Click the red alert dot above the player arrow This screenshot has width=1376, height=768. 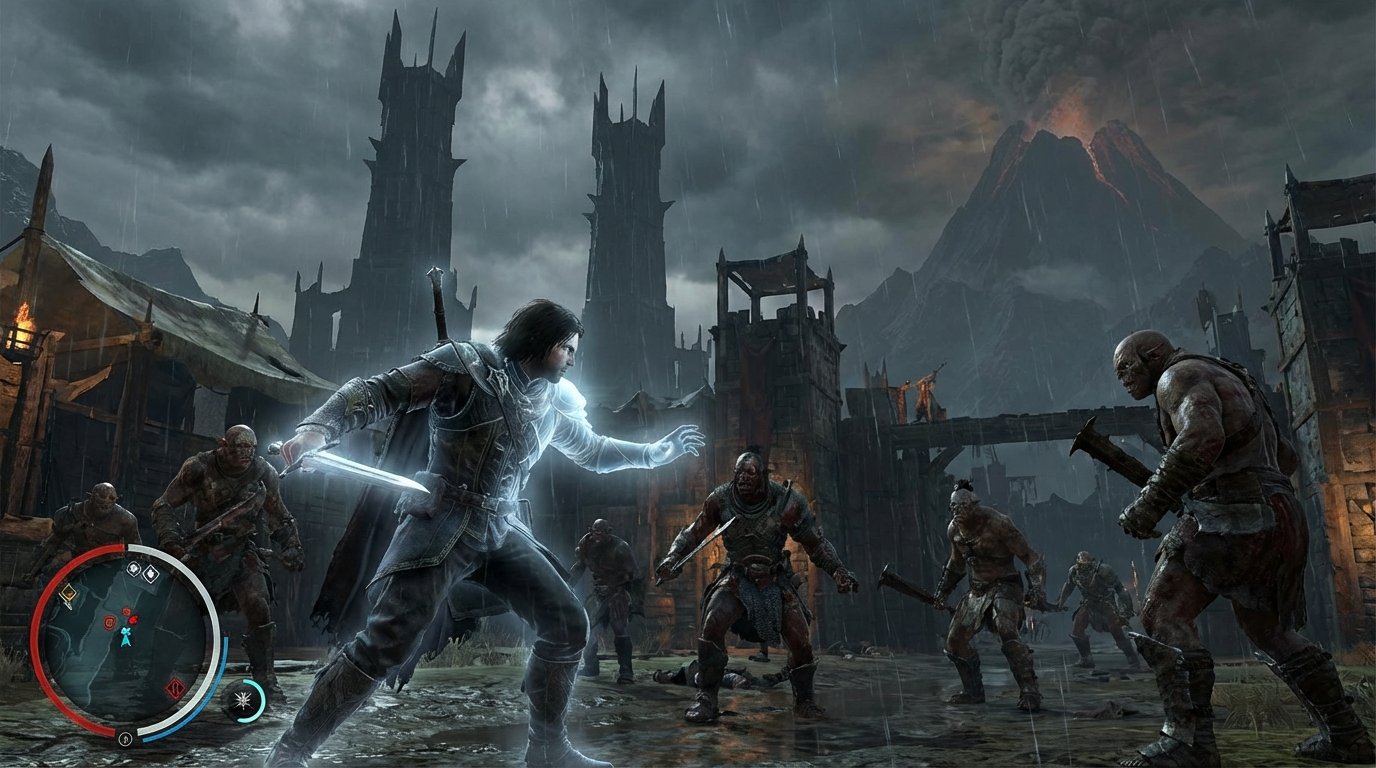click(126, 610)
